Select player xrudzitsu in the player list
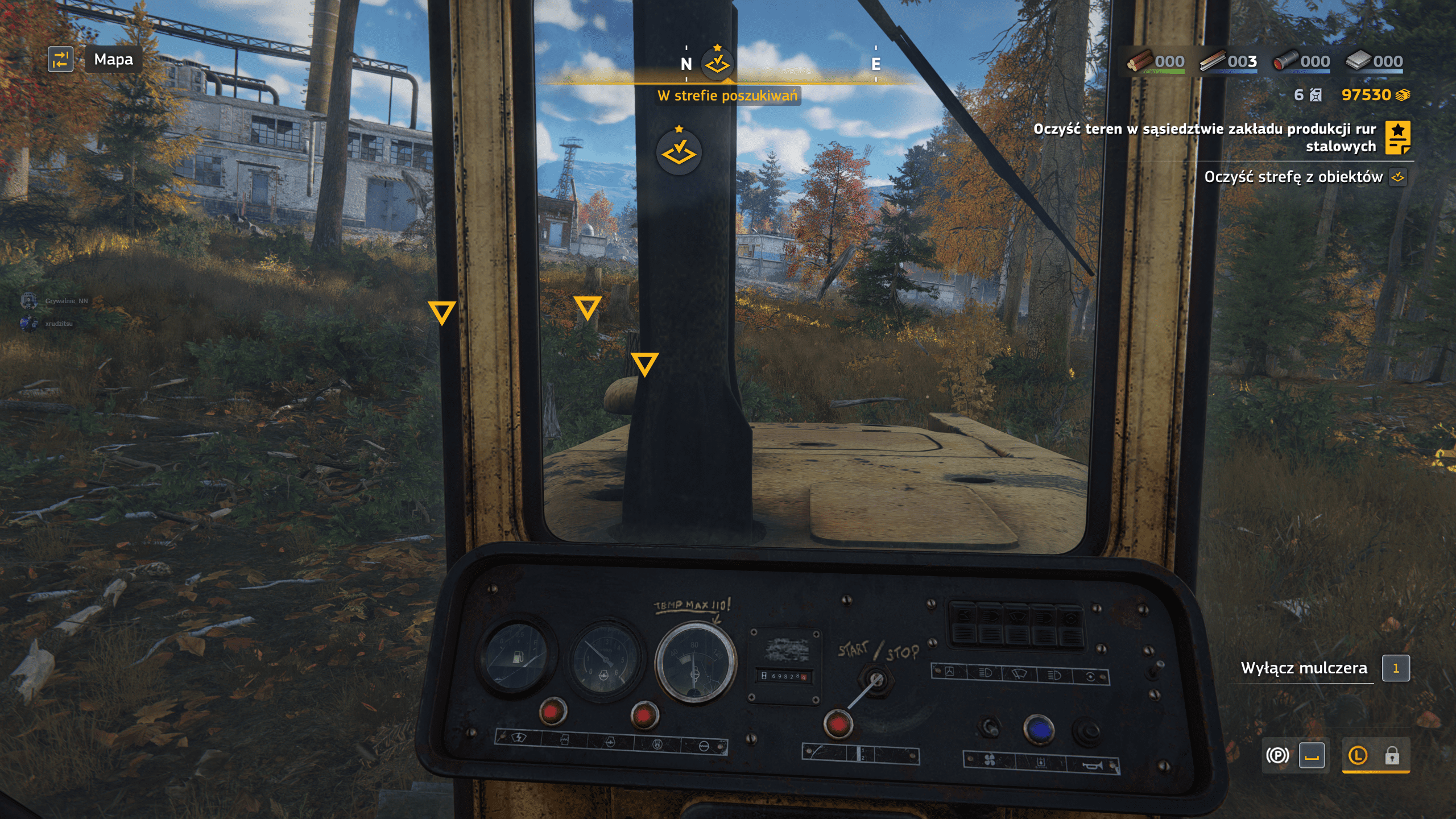This screenshot has height=819, width=1456. 59,324
